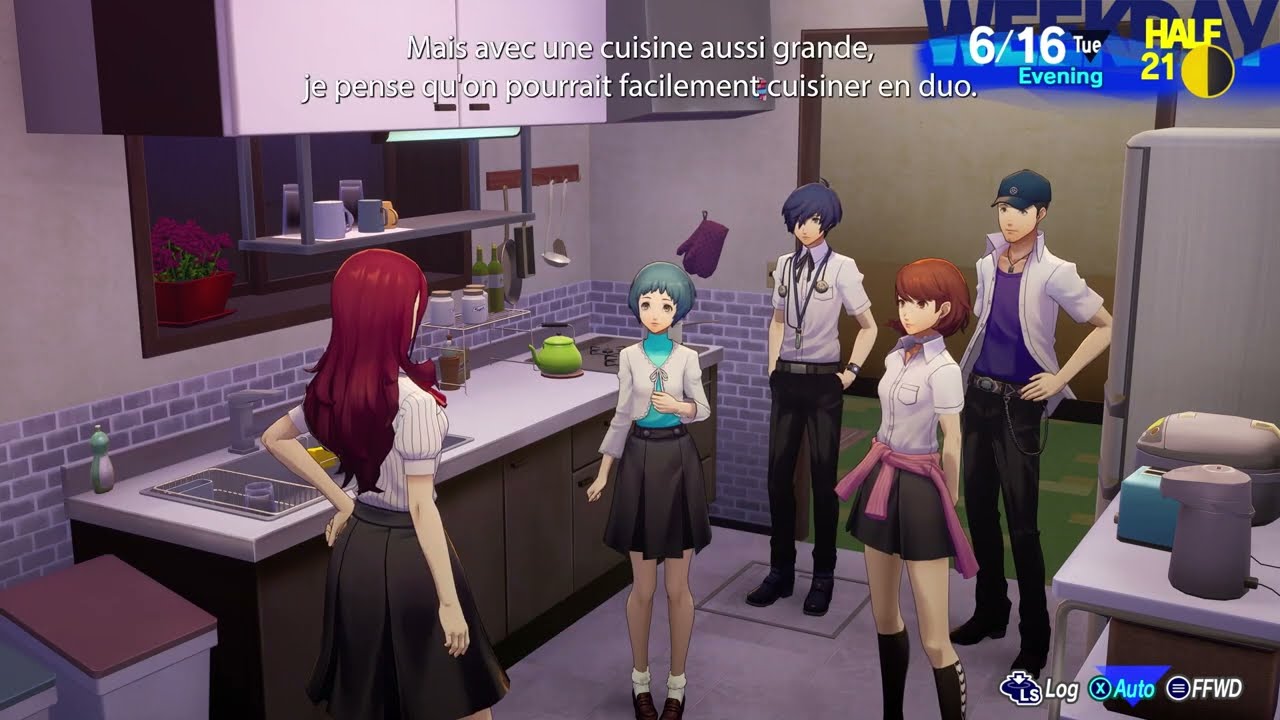Click the dialogue subtitle about cuisiner en duo
The height and width of the screenshot is (720, 1280).
click(640, 85)
